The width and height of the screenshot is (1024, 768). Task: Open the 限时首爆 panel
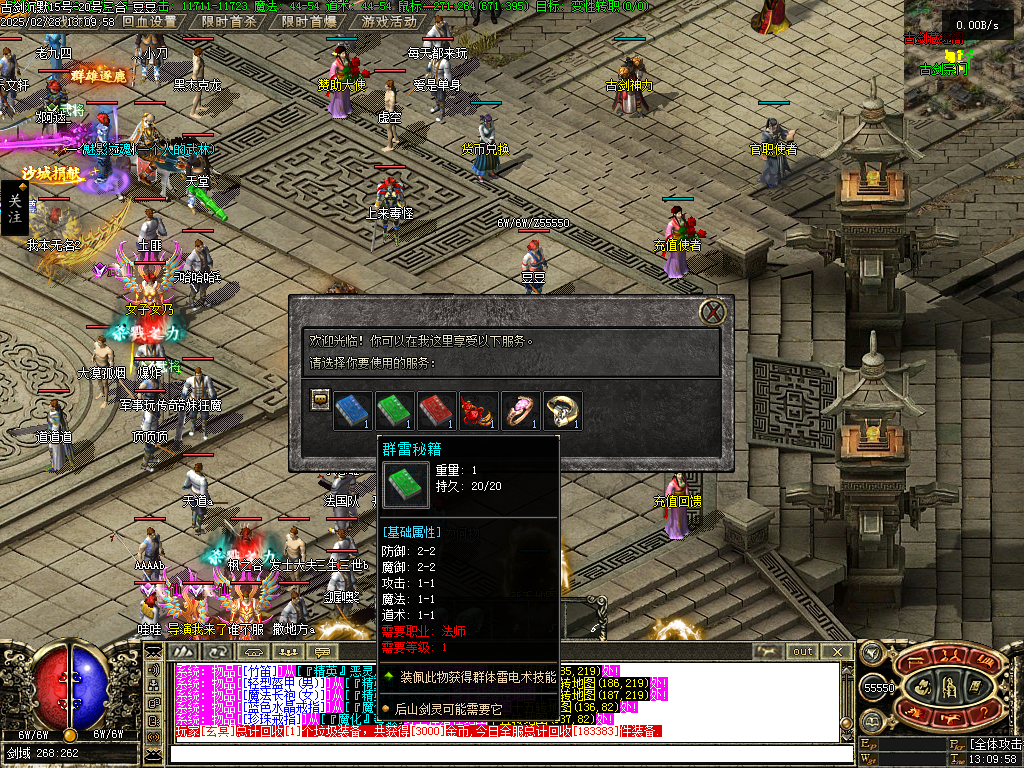308,21
